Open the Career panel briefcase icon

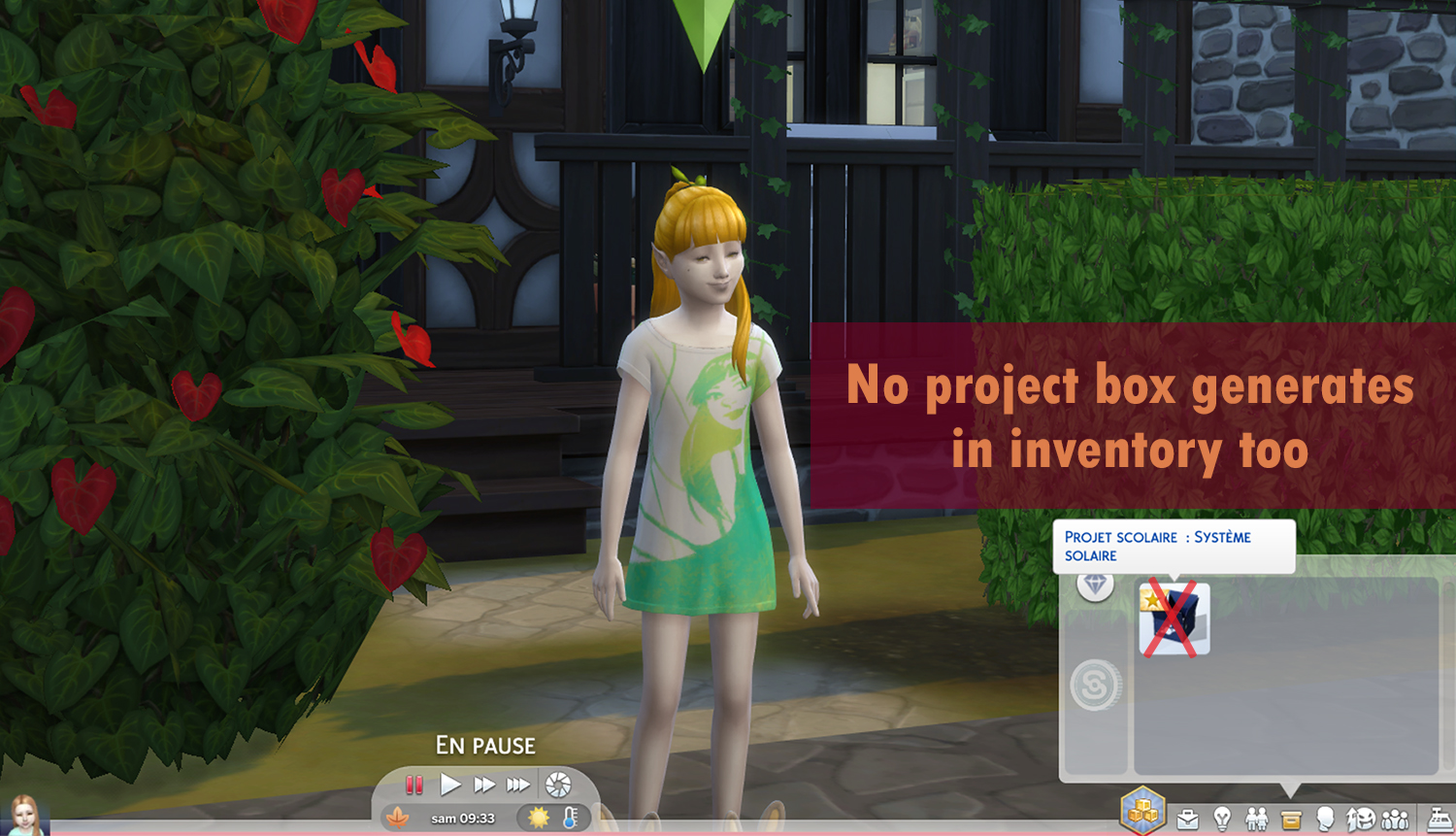1187,819
